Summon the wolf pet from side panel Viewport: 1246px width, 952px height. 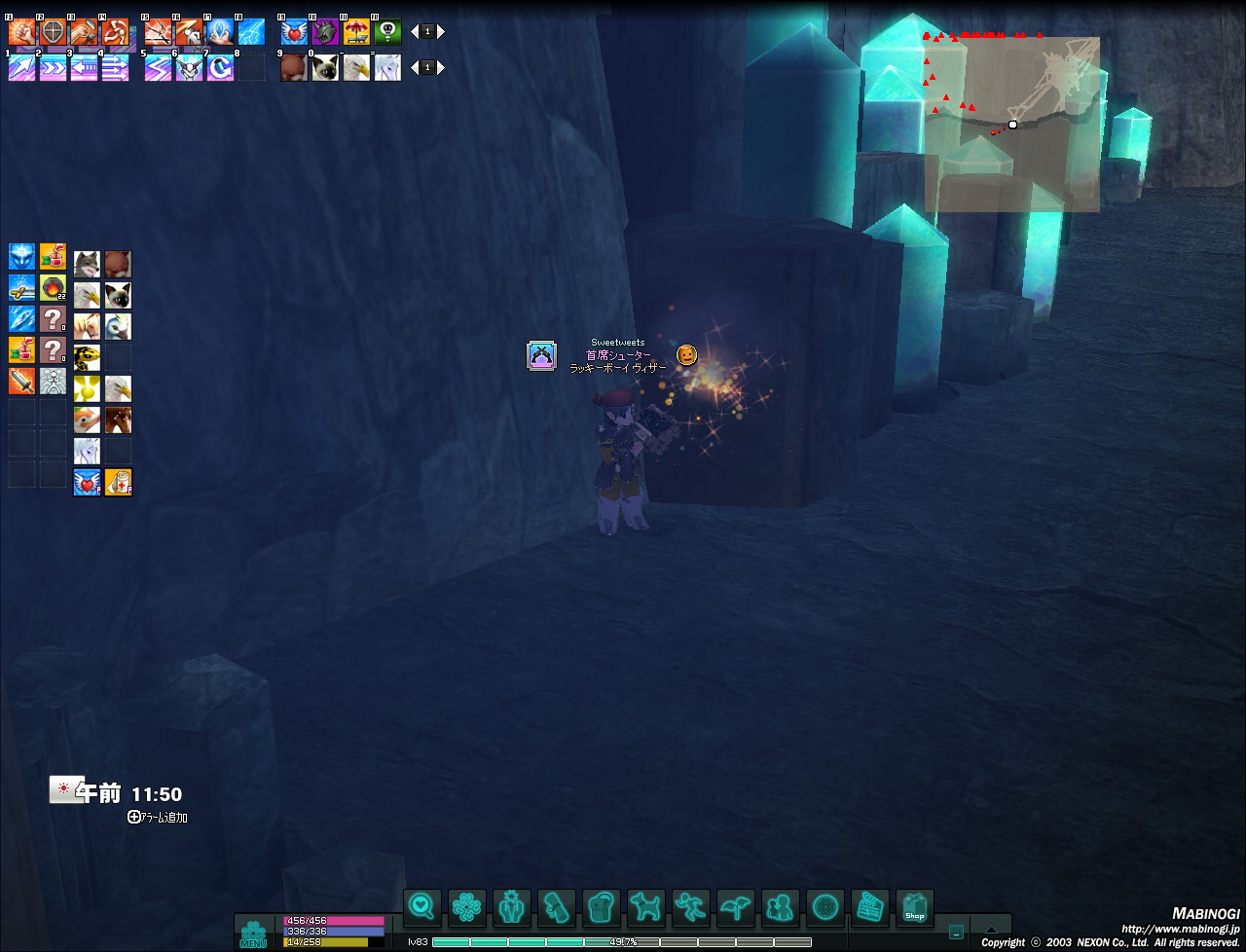[x=87, y=264]
